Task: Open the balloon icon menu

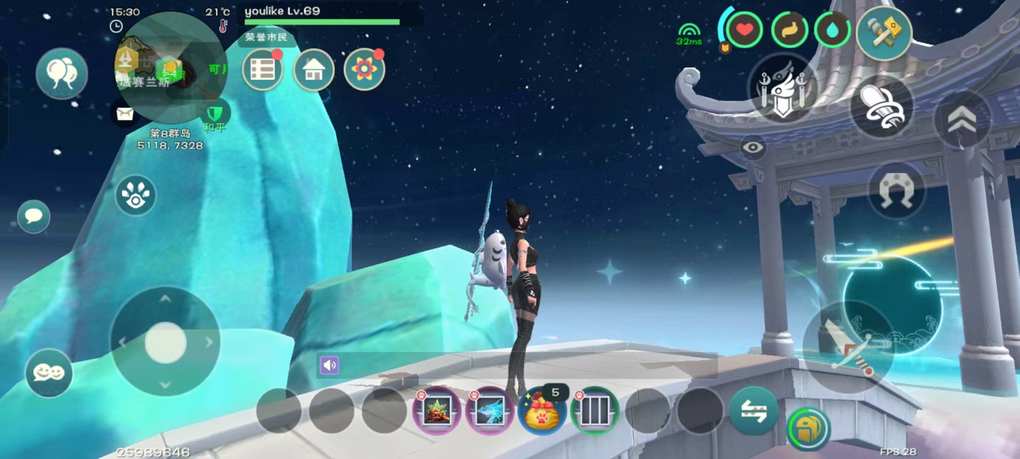Action: click(x=62, y=74)
